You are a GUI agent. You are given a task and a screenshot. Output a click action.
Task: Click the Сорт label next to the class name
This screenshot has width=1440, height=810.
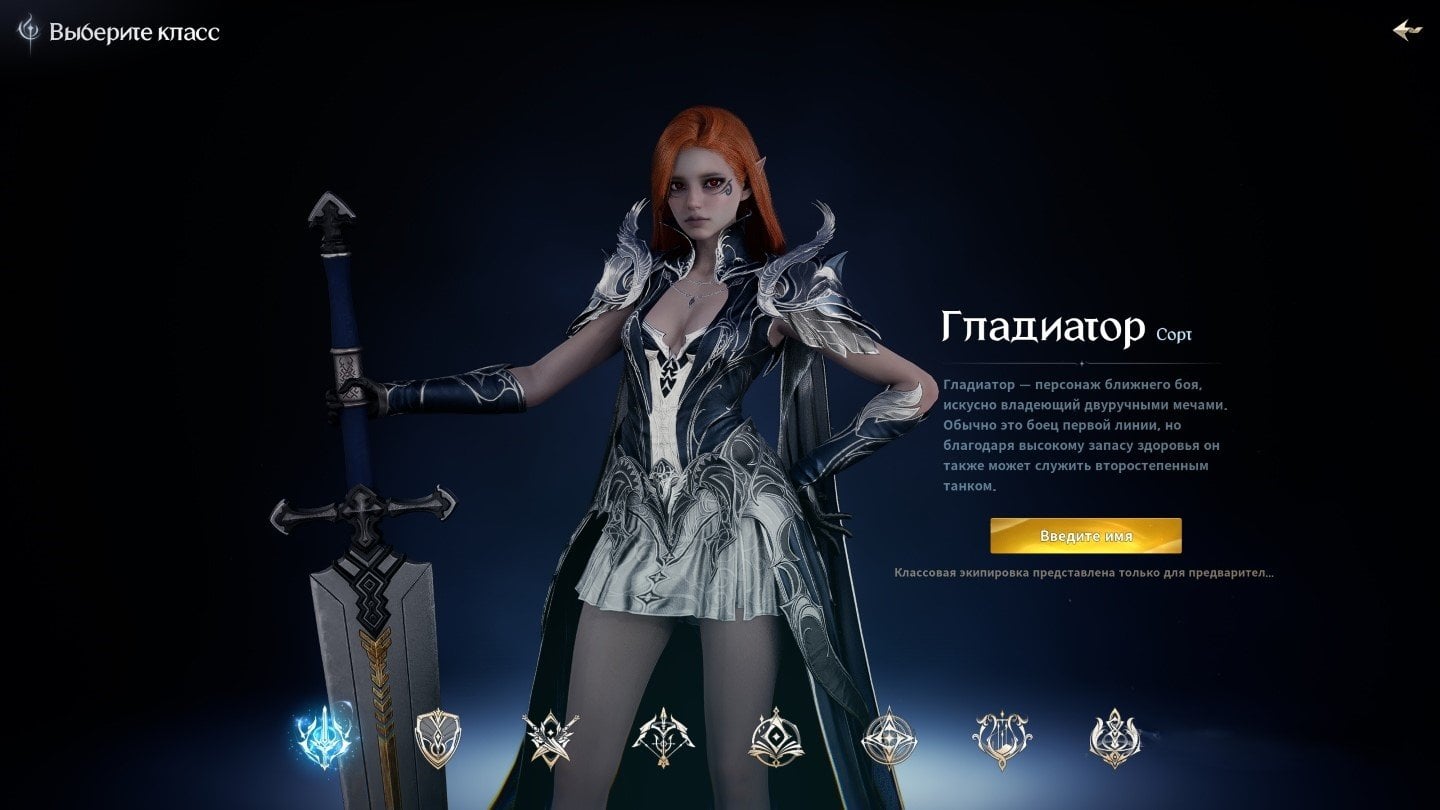1174,332
